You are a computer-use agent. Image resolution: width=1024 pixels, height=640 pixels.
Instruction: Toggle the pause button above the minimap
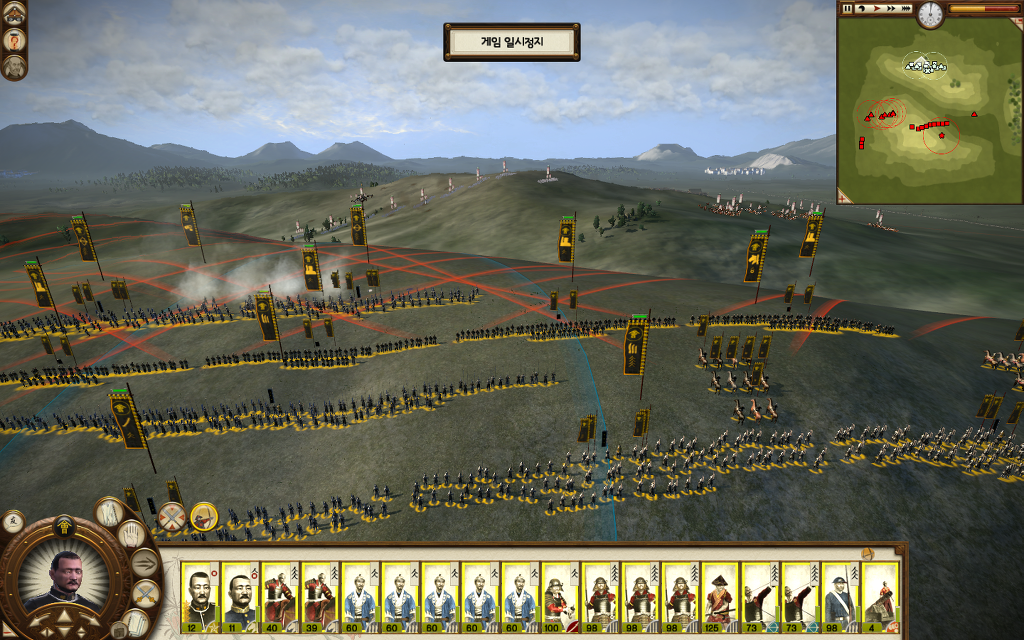pos(848,9)
